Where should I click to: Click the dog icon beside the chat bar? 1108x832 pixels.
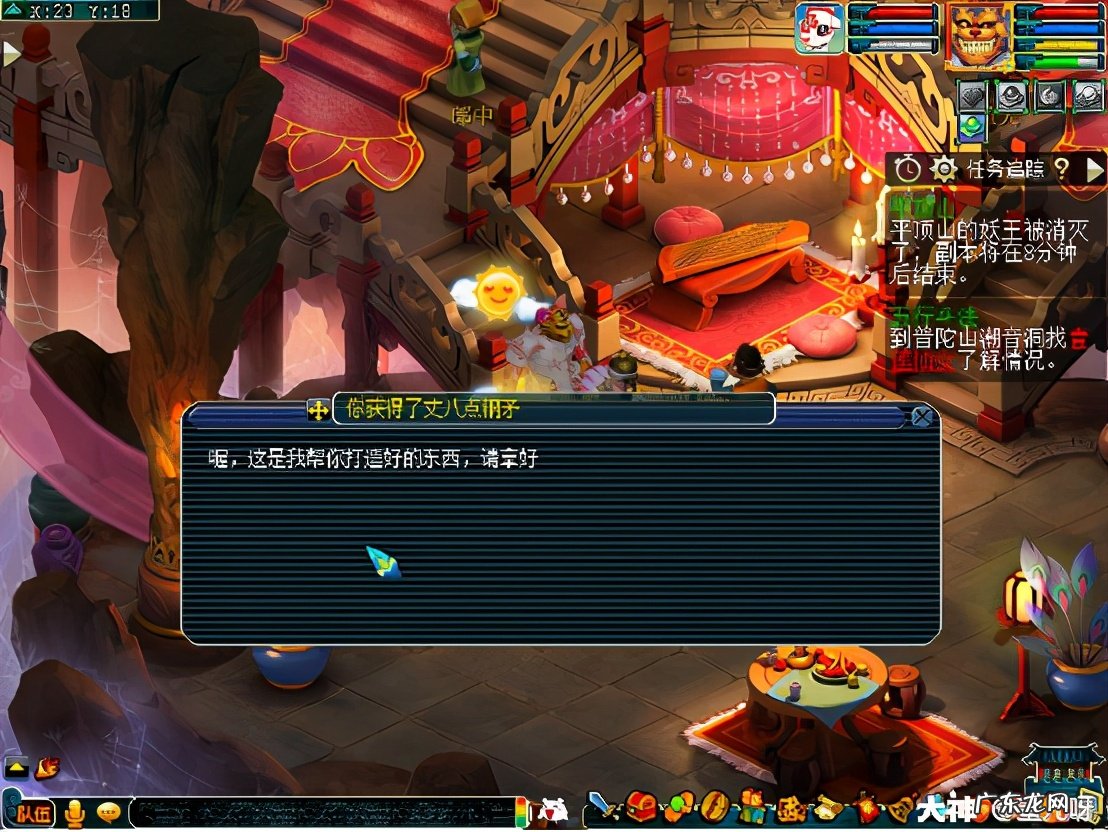[x=553, y=812]
